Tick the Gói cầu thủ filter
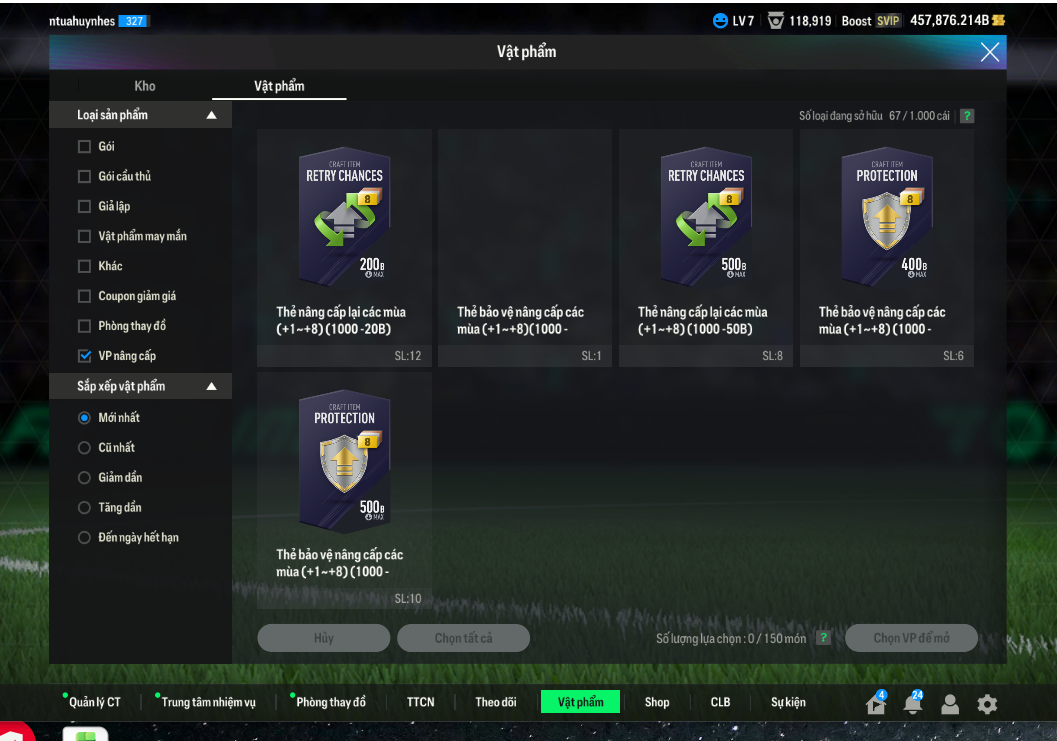 85,177
